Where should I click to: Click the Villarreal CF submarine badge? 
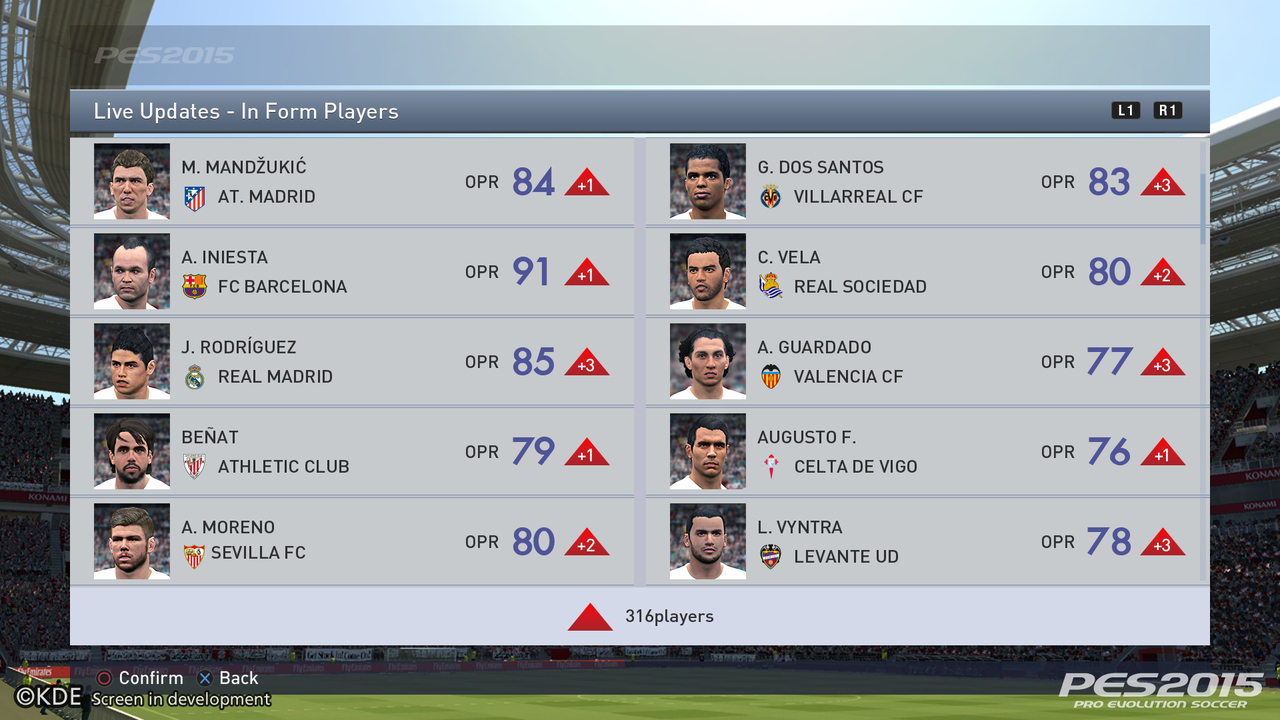[x=770, y=196]
